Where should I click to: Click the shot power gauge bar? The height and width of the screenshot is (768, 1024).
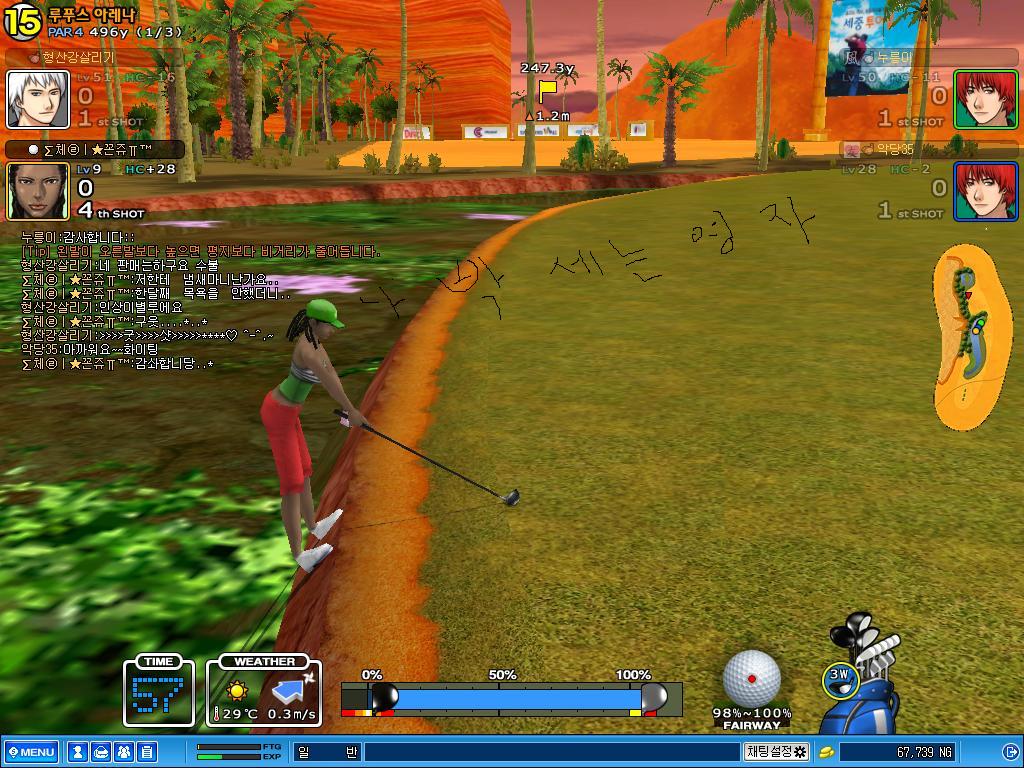click(510, 697)
